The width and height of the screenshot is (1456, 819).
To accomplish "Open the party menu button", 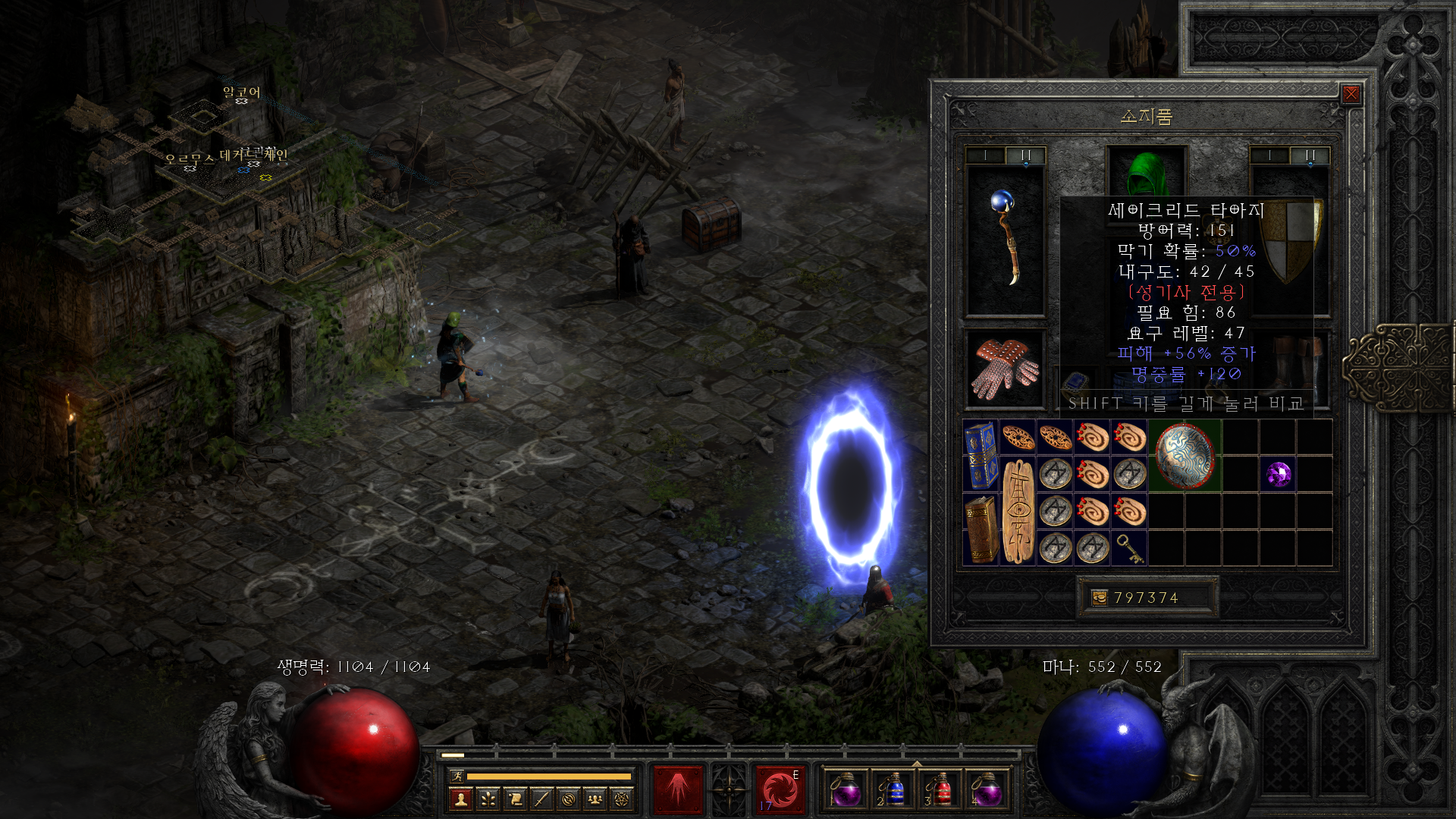I will pos(596,799).
